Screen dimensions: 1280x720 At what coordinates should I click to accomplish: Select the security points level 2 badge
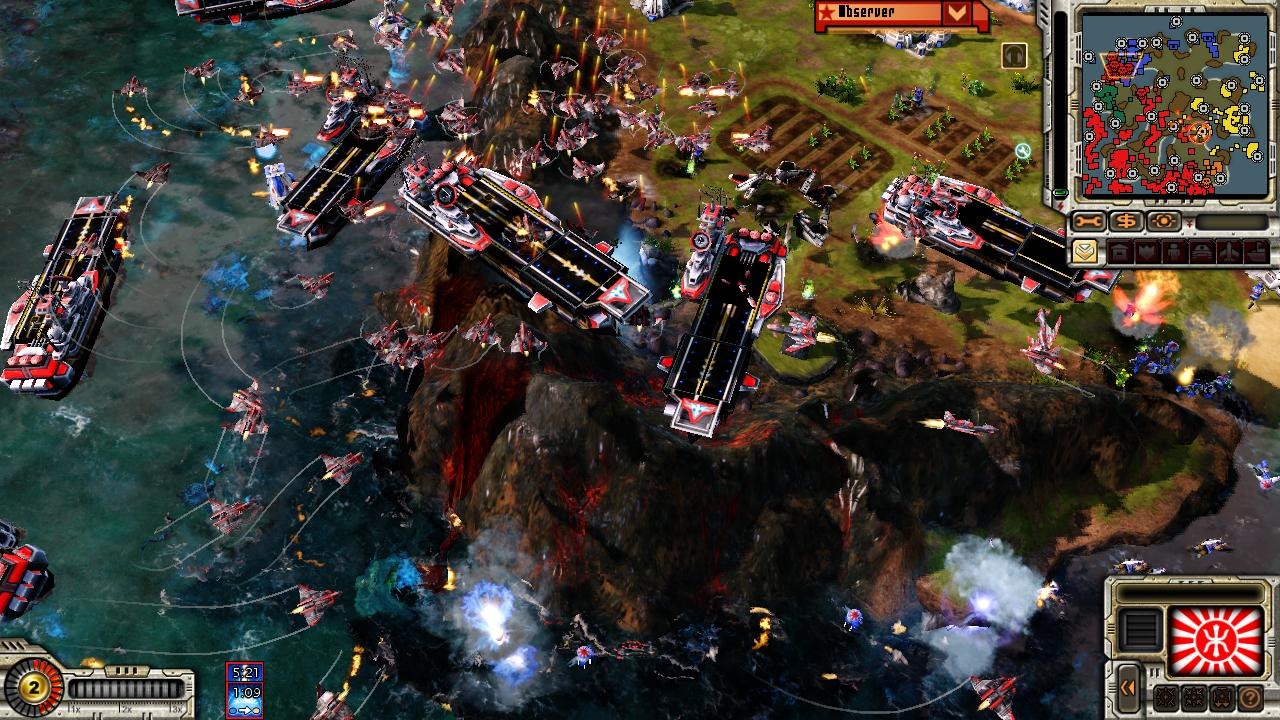point(33,688)
